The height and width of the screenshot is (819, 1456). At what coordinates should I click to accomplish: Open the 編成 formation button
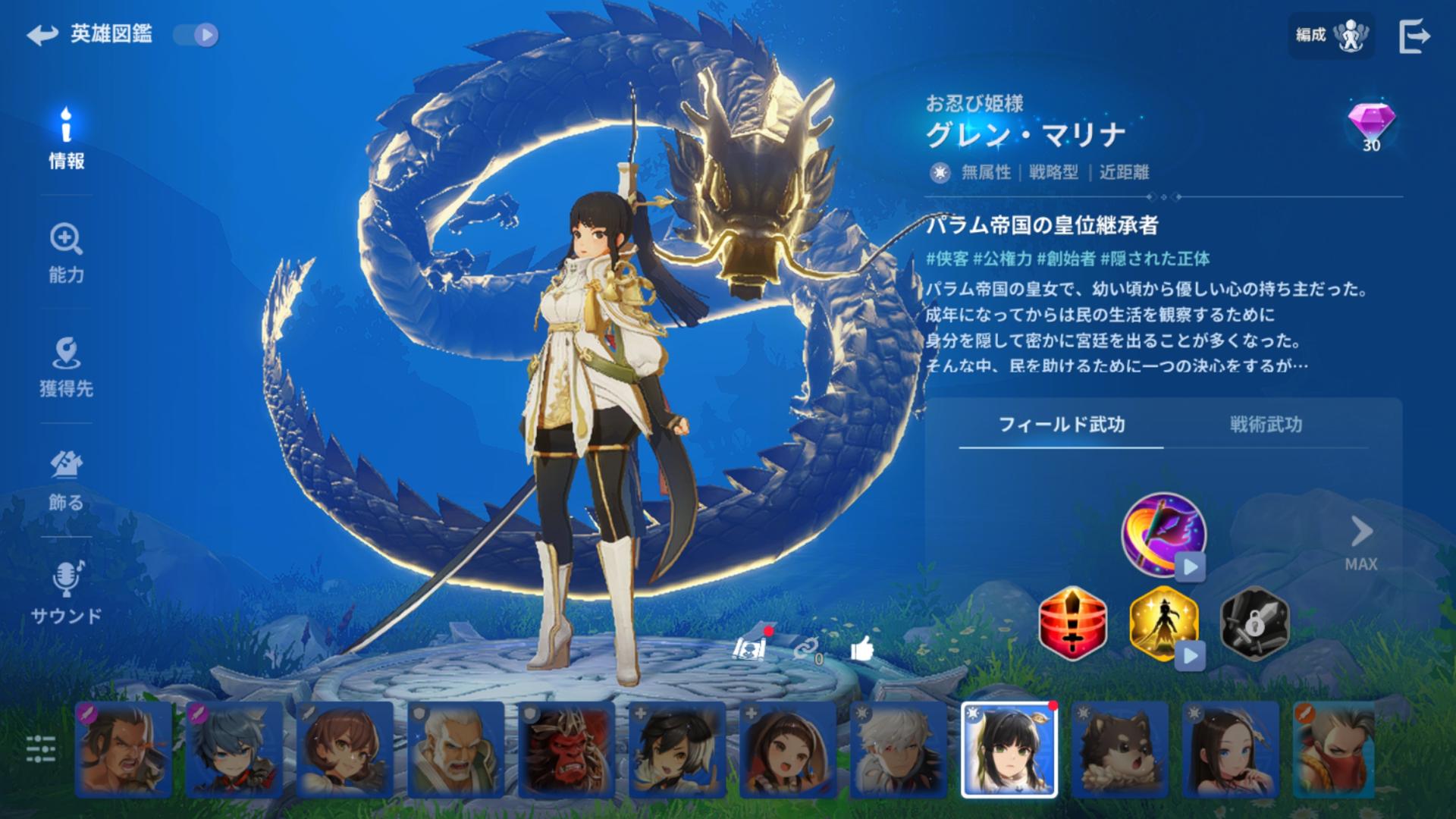(1331, 35)
